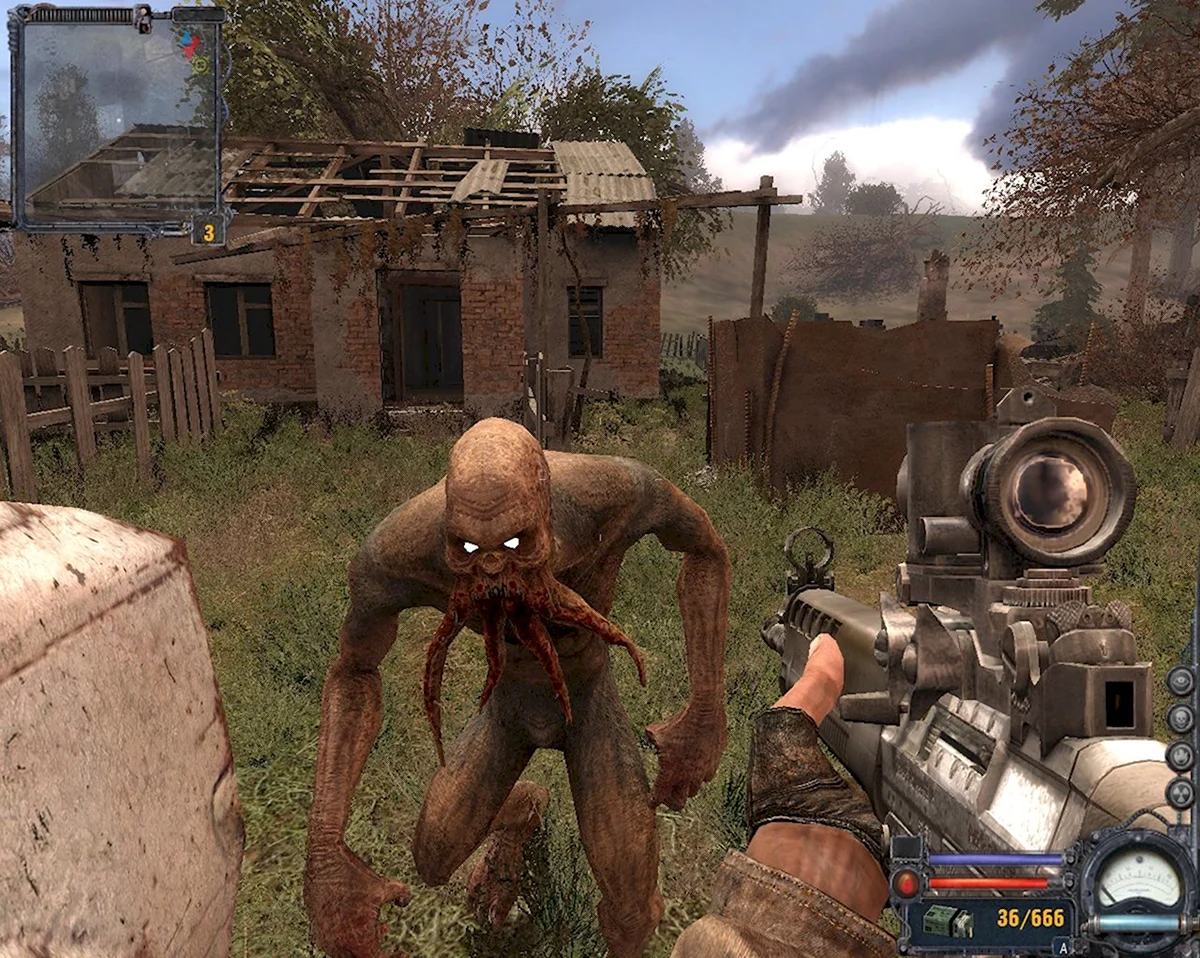Screen dimensions: 1200x958
Task: Click the yellow circular marker on the minimap
Action: pos(200,65)
